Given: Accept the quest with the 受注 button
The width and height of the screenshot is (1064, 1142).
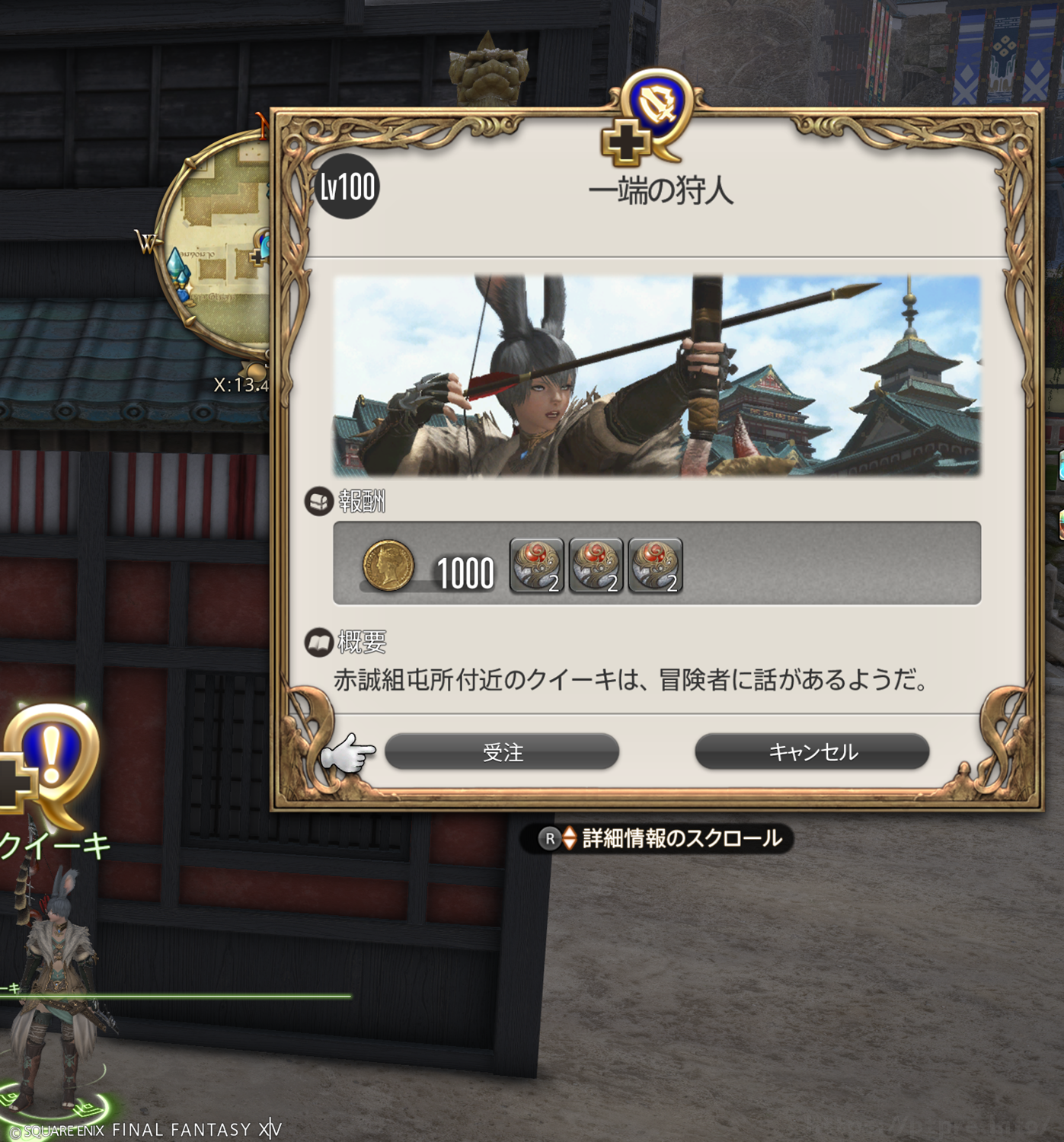Looking at the screenshot, I should point(502,752).
